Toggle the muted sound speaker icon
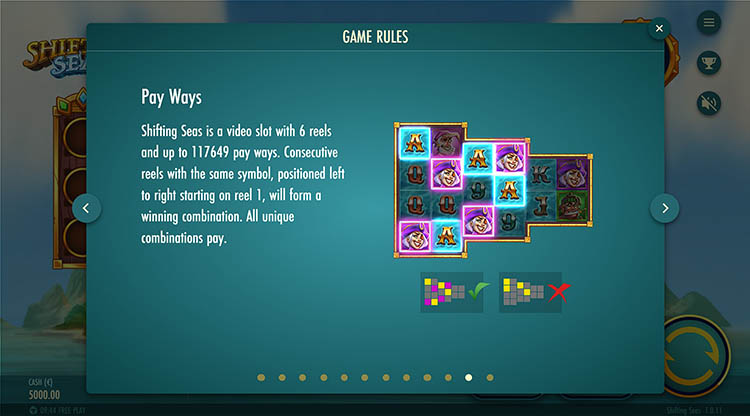This screenshot has width=750, height=416. pos(710,102)
